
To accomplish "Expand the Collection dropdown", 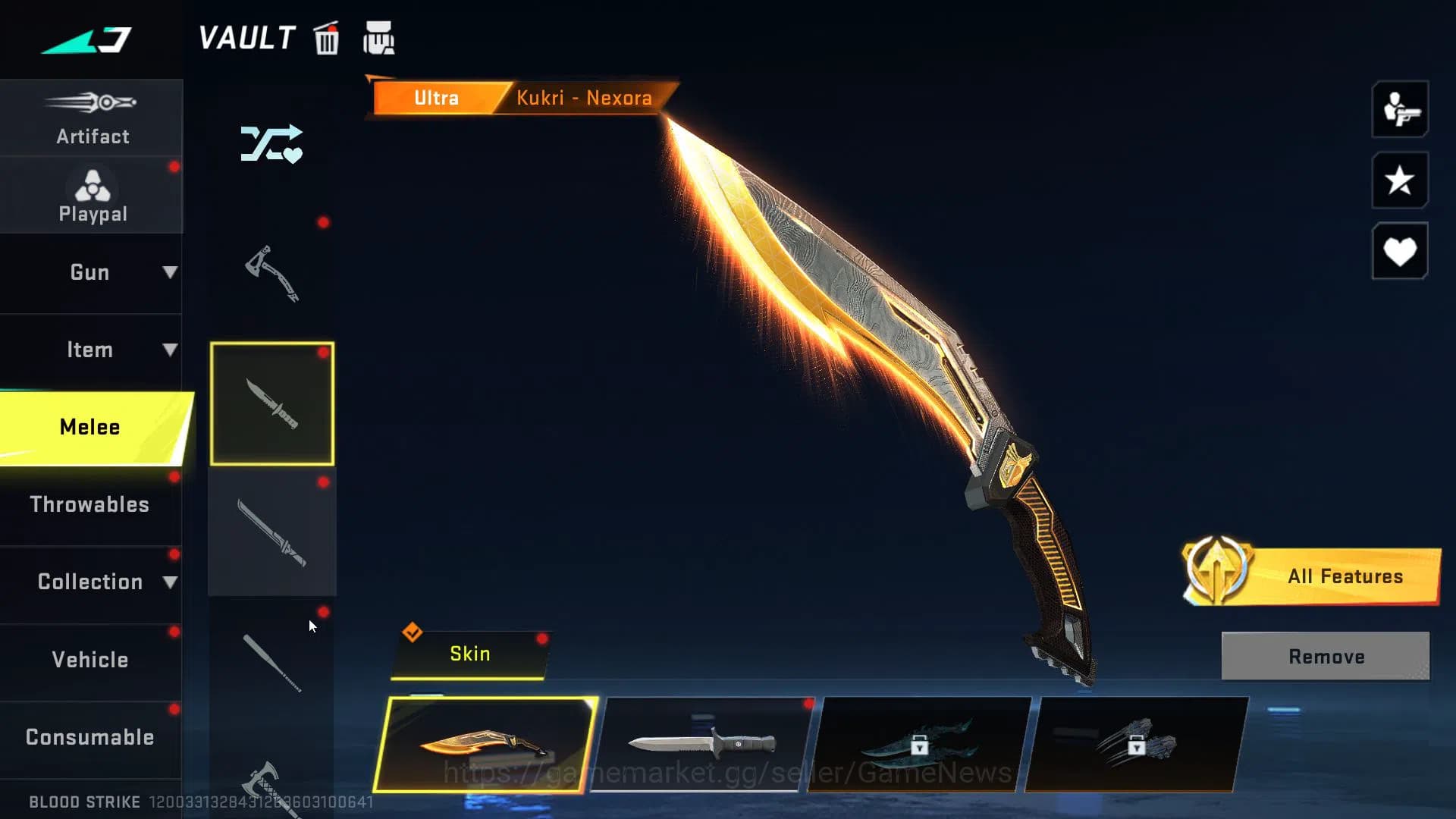I will pos(91,582).
